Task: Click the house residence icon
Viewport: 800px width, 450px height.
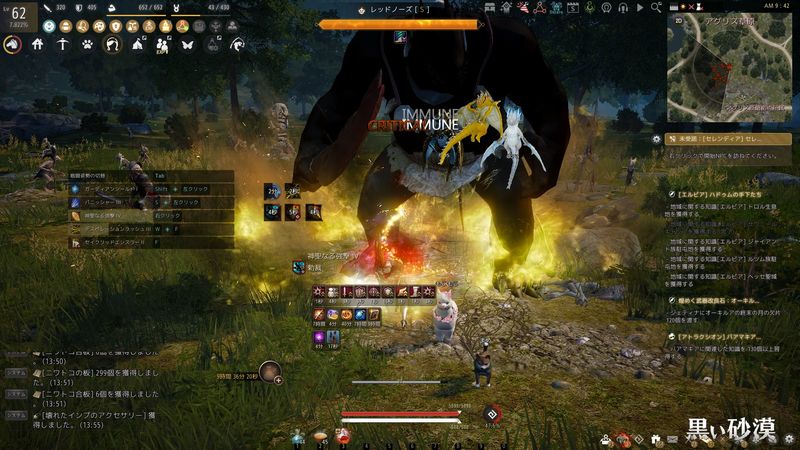Action: pyautogui.click(x=38, y=44)
